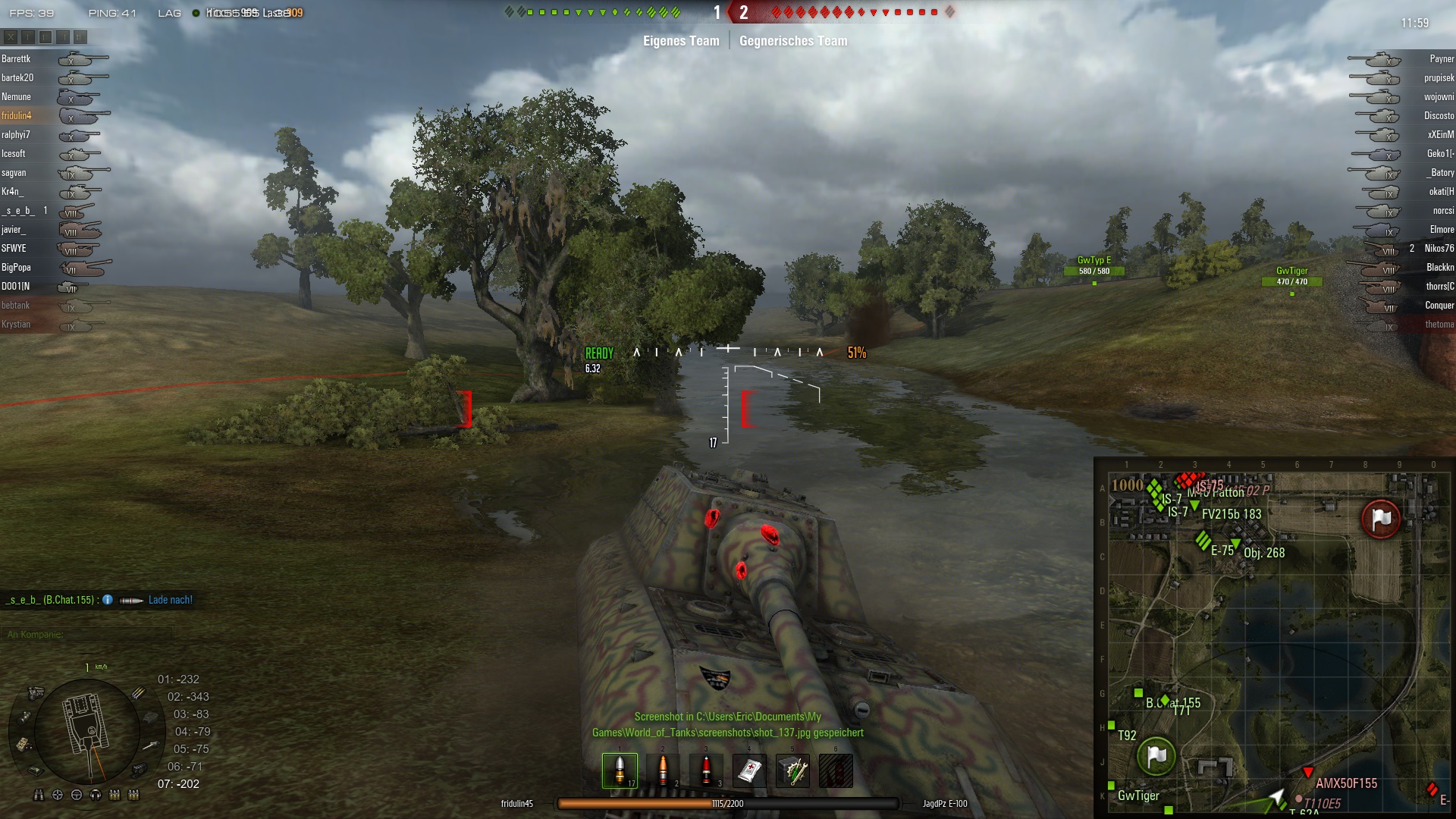Image resolution: width=1456 pixels, height=819 pixels.
Task: Select enemy Nikos76 in the enemy list
Action: click(1439, 248)
